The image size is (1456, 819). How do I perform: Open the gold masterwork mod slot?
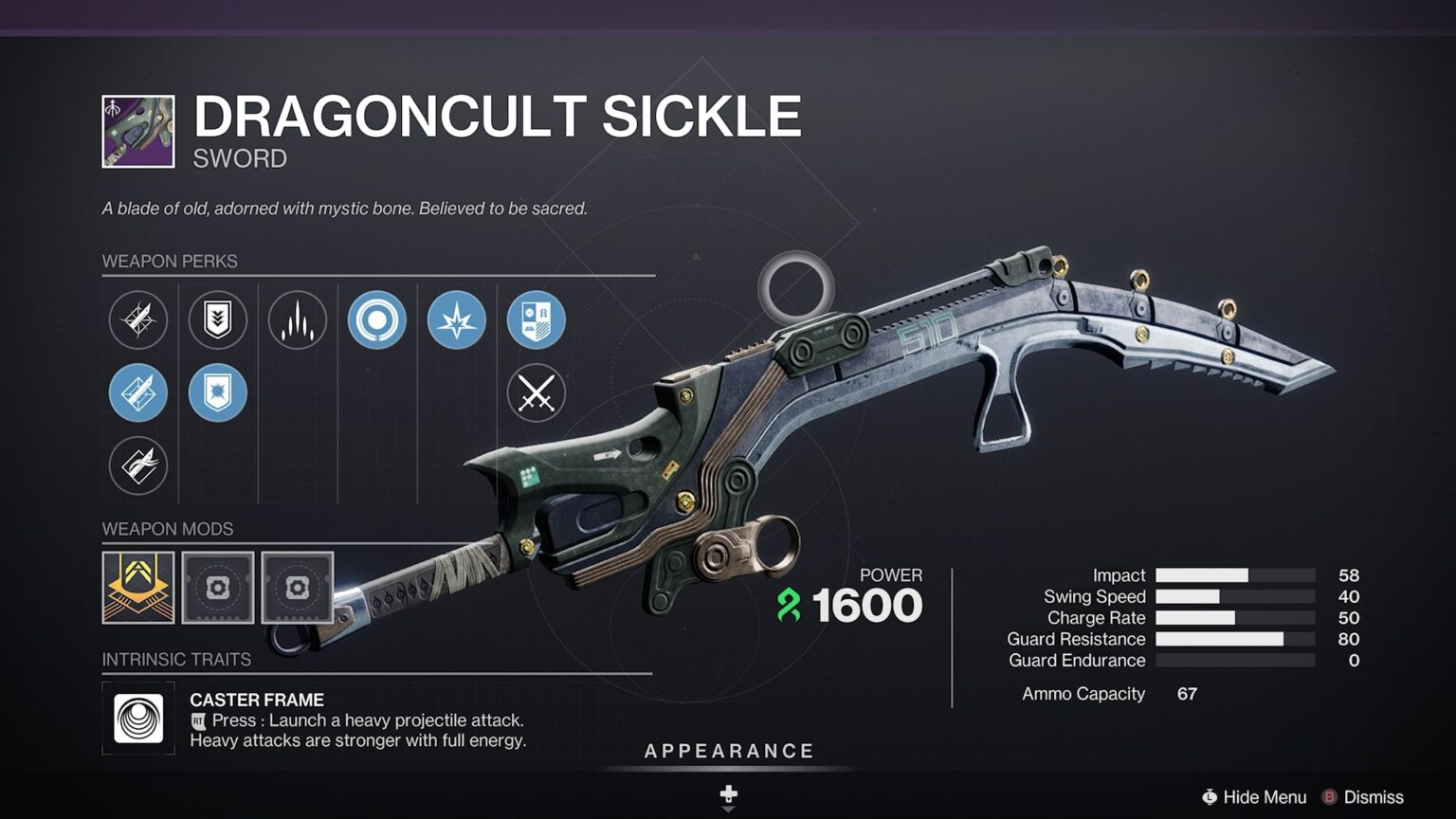tap(138, 588)
